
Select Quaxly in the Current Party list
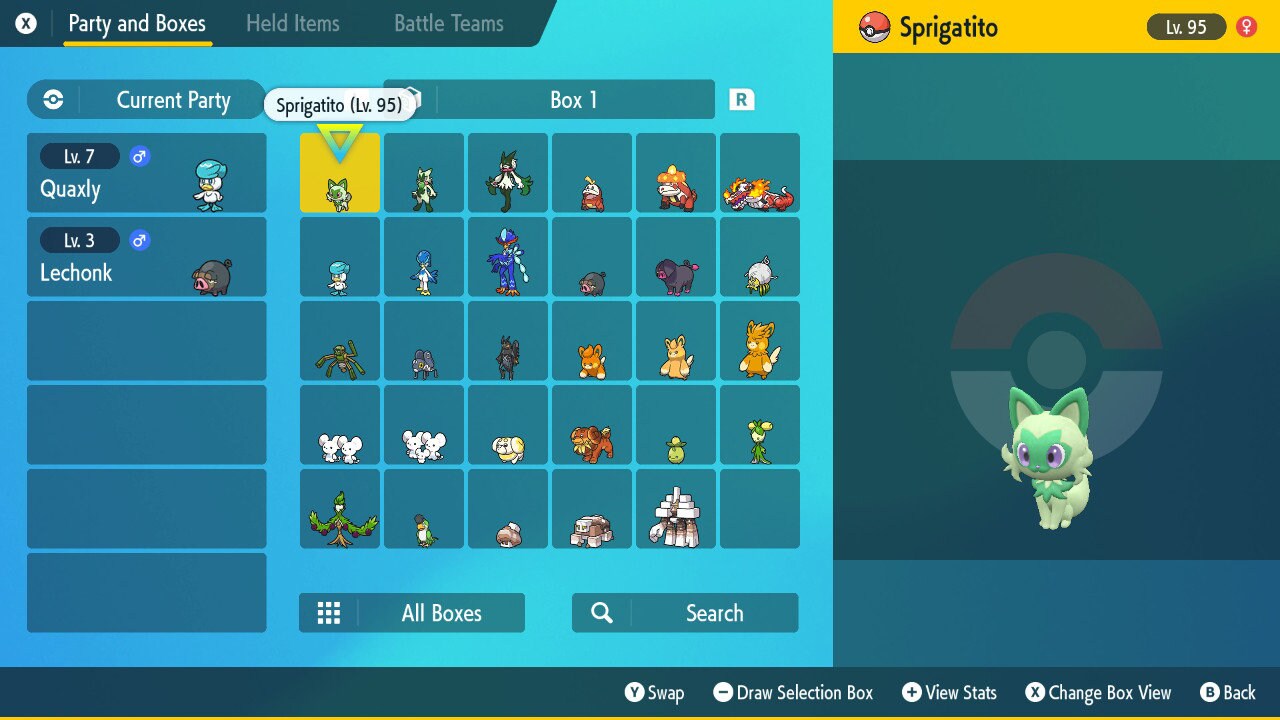click(146, 172)
